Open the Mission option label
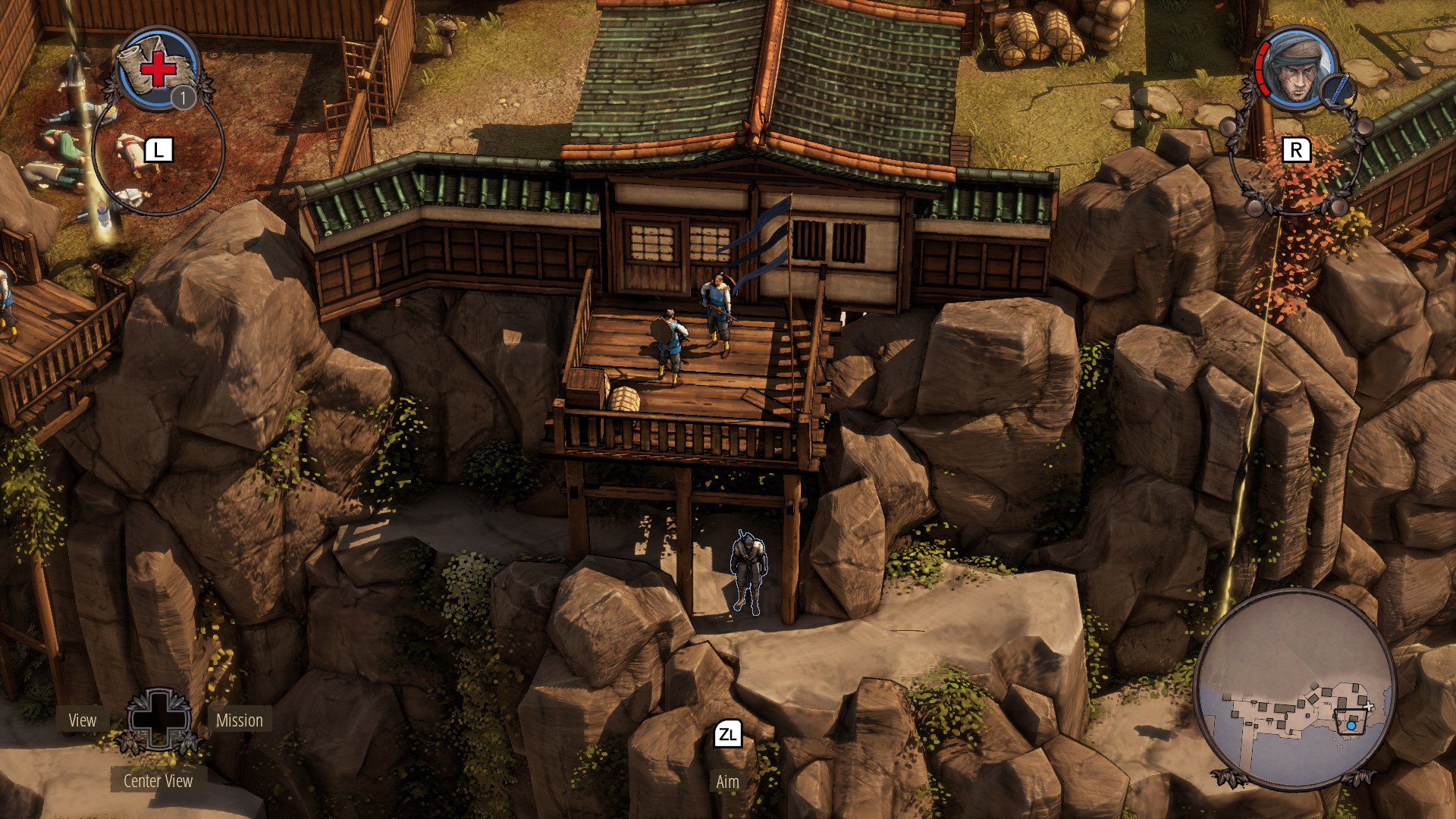This screenshot has width=1456, height=819. point(239,720)
